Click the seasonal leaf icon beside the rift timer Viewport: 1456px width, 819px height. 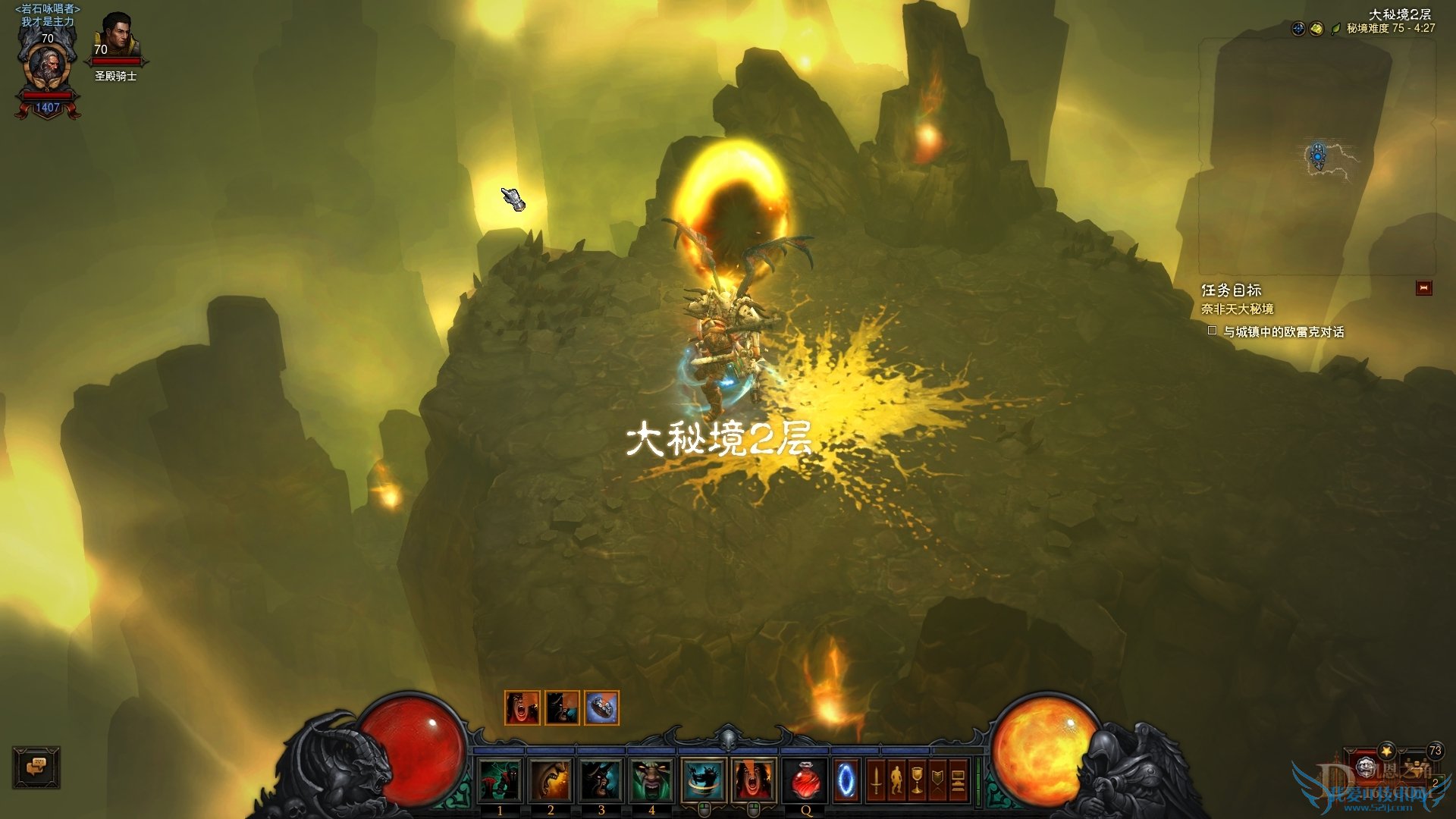[x=1336, y=29]
